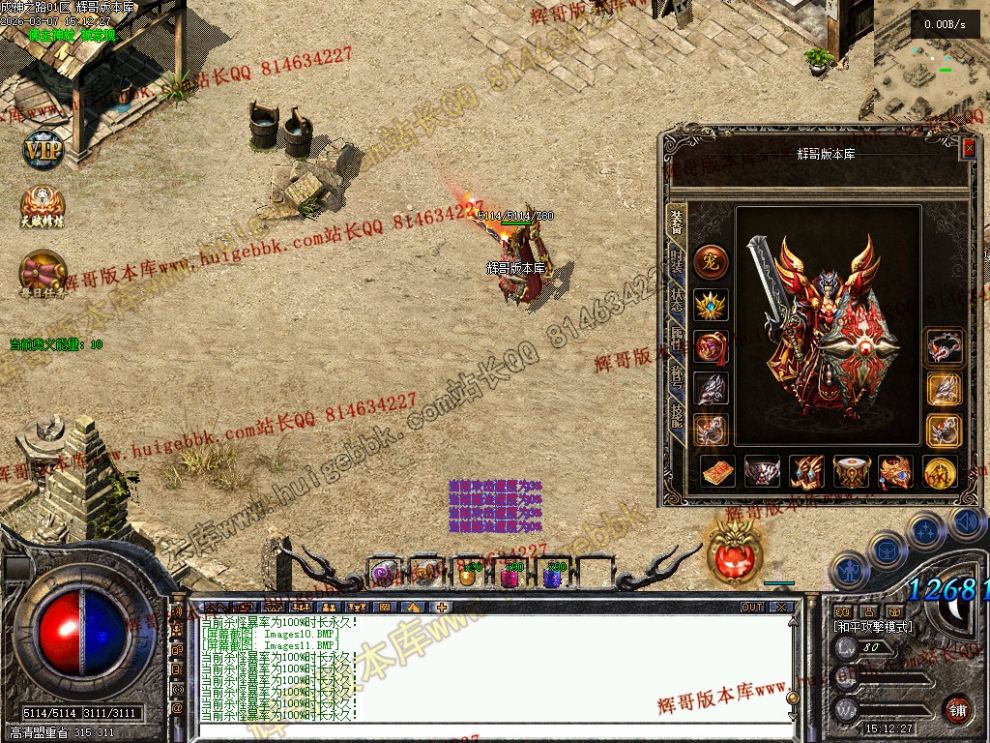Image resolution: width=990 pixels, height=743 pixels.
Task: Open the VIP menu icon
Action: [43, 151]
